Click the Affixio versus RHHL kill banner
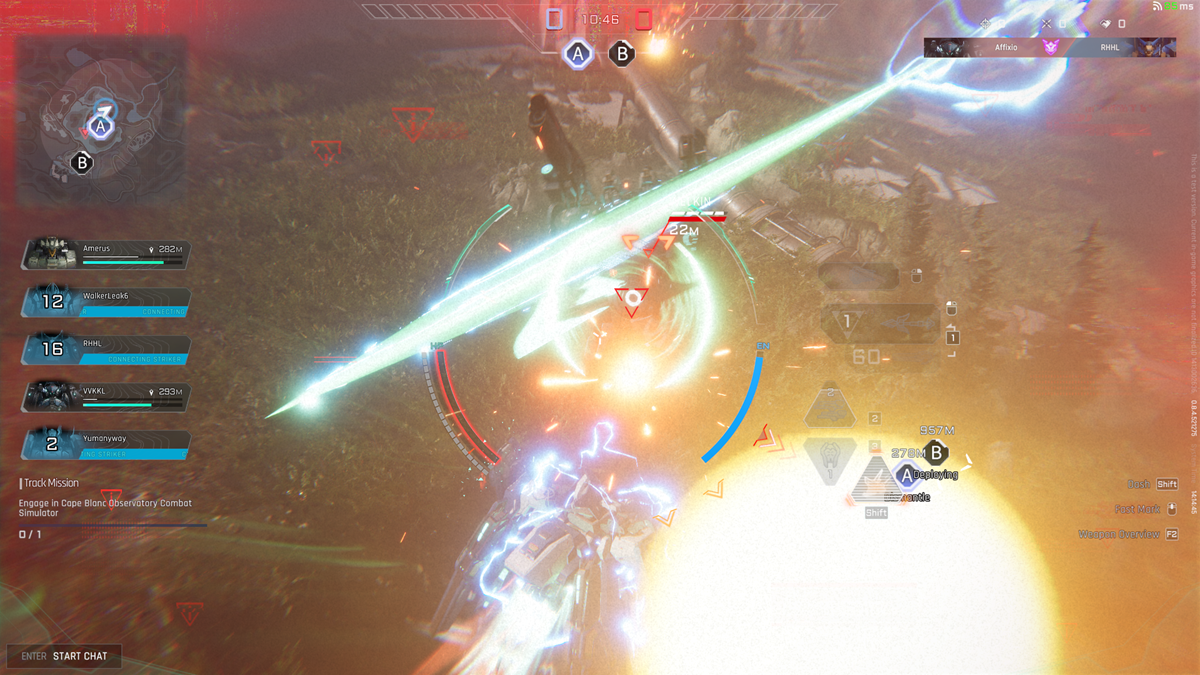The height and width of the screenshot is (675, 1200). pos(1049,47)
